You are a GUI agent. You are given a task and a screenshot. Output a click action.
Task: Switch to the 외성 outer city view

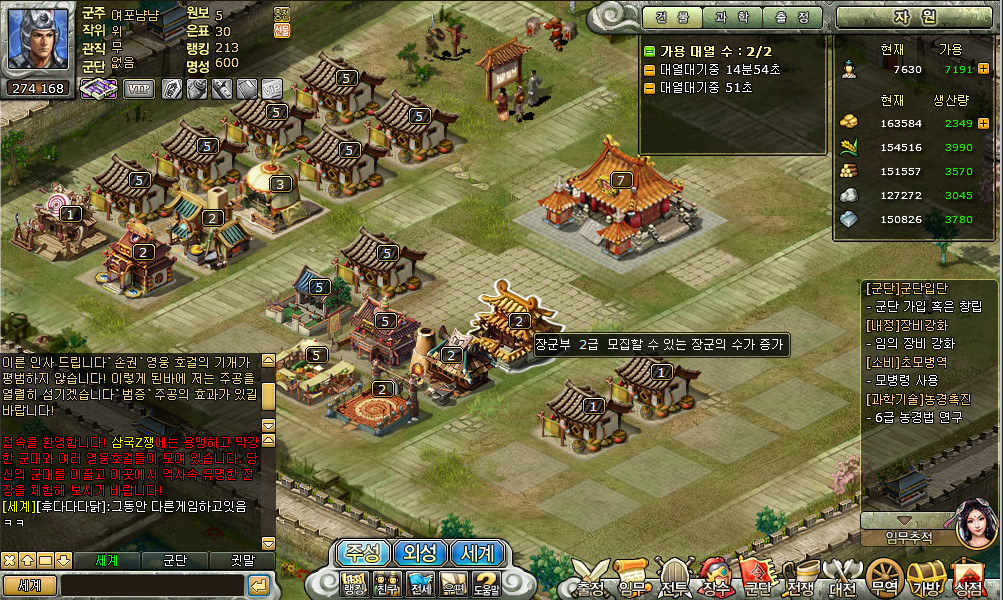click(420, 553)
